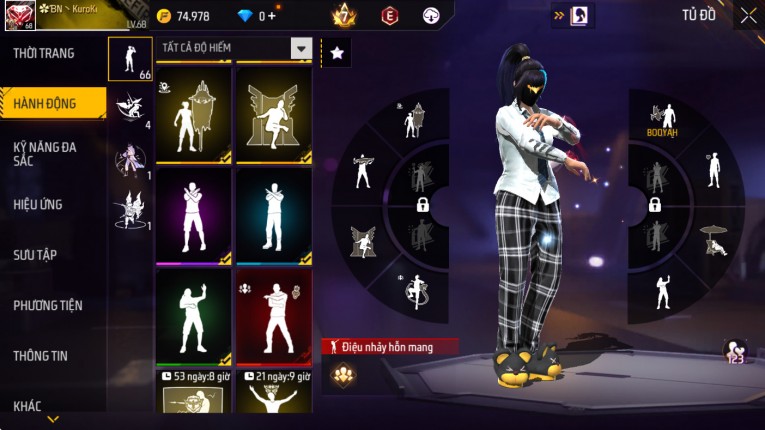Select the red-background emote tile

coord(273,316)
